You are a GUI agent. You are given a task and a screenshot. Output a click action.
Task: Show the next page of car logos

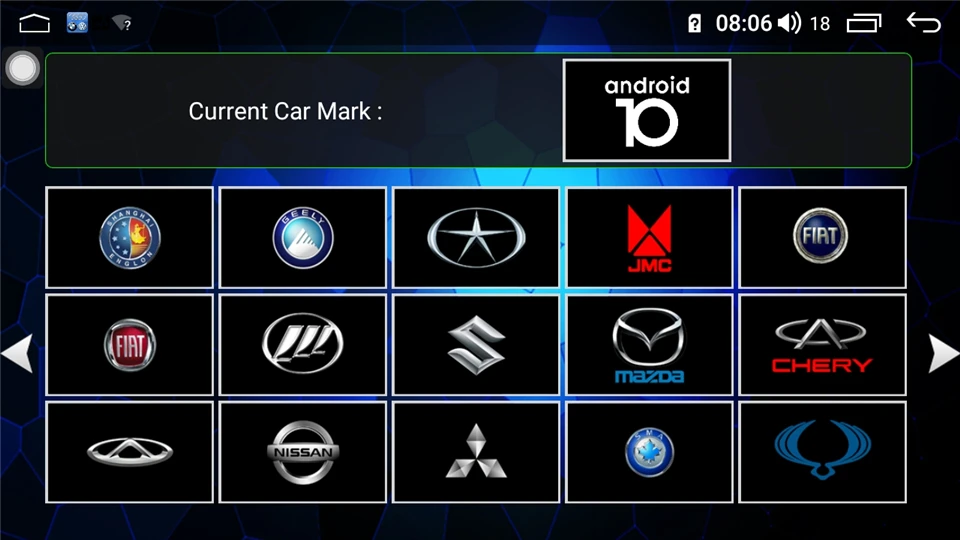(943, 353)
